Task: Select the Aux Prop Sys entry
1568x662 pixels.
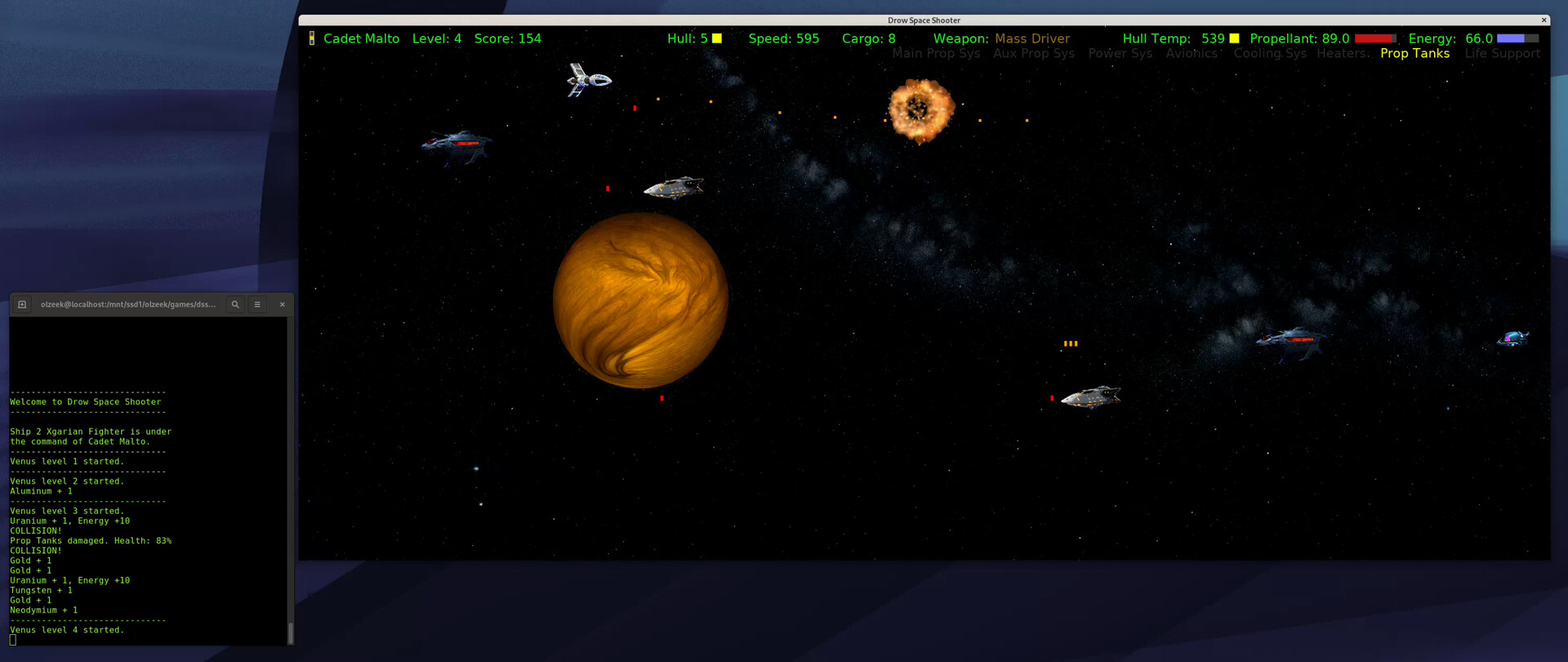Action: coord(1034,53)
